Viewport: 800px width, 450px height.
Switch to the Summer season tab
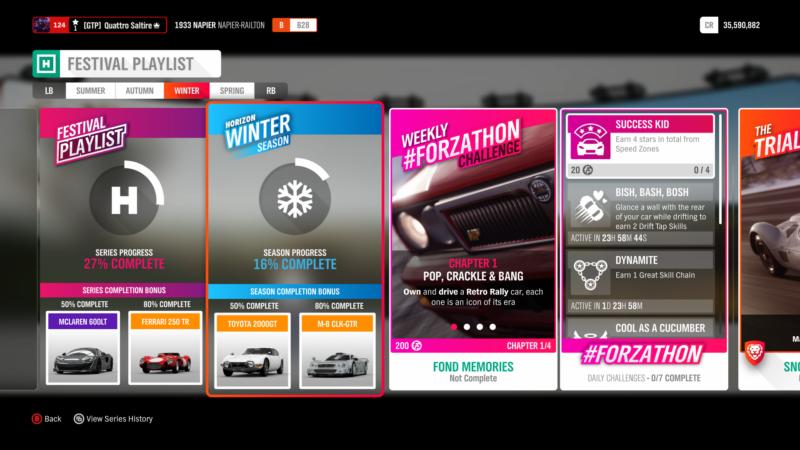(x=90, y=90)
